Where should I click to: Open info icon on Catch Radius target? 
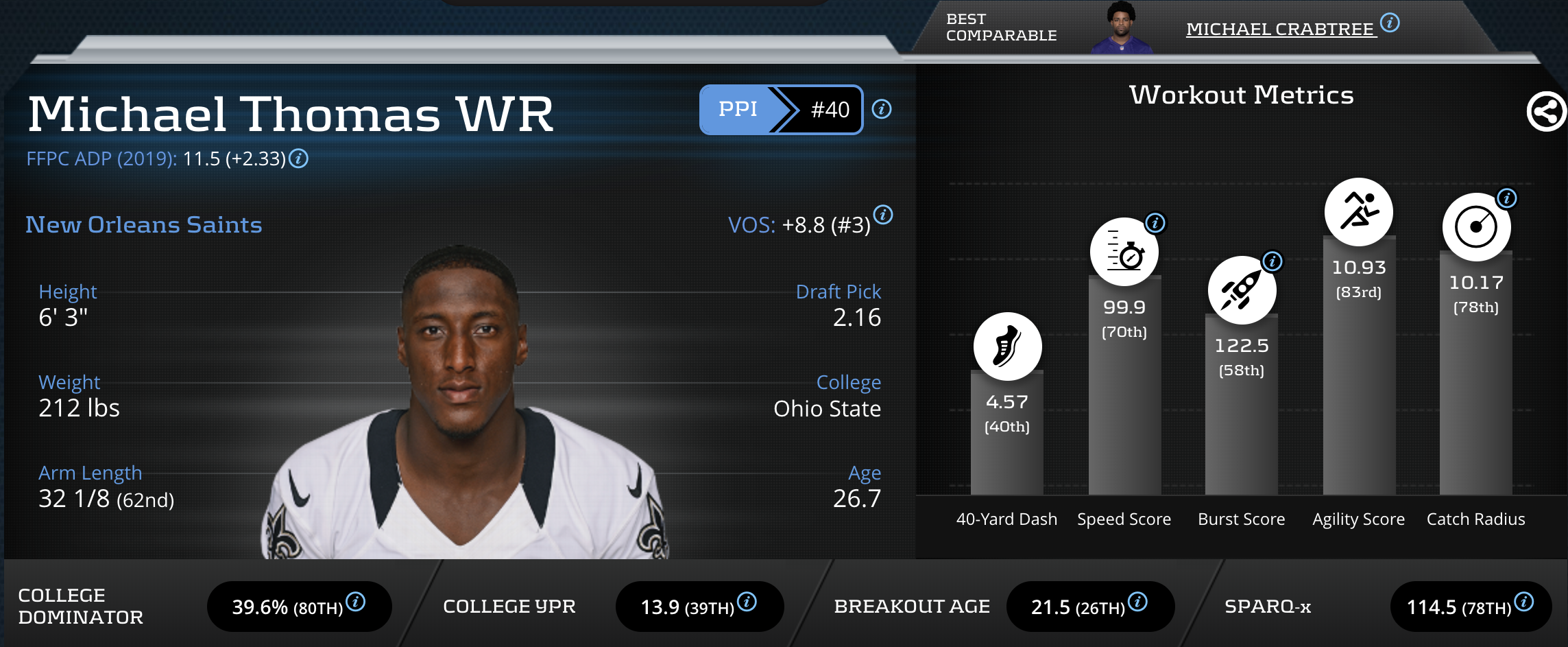tap(1507, 198)
